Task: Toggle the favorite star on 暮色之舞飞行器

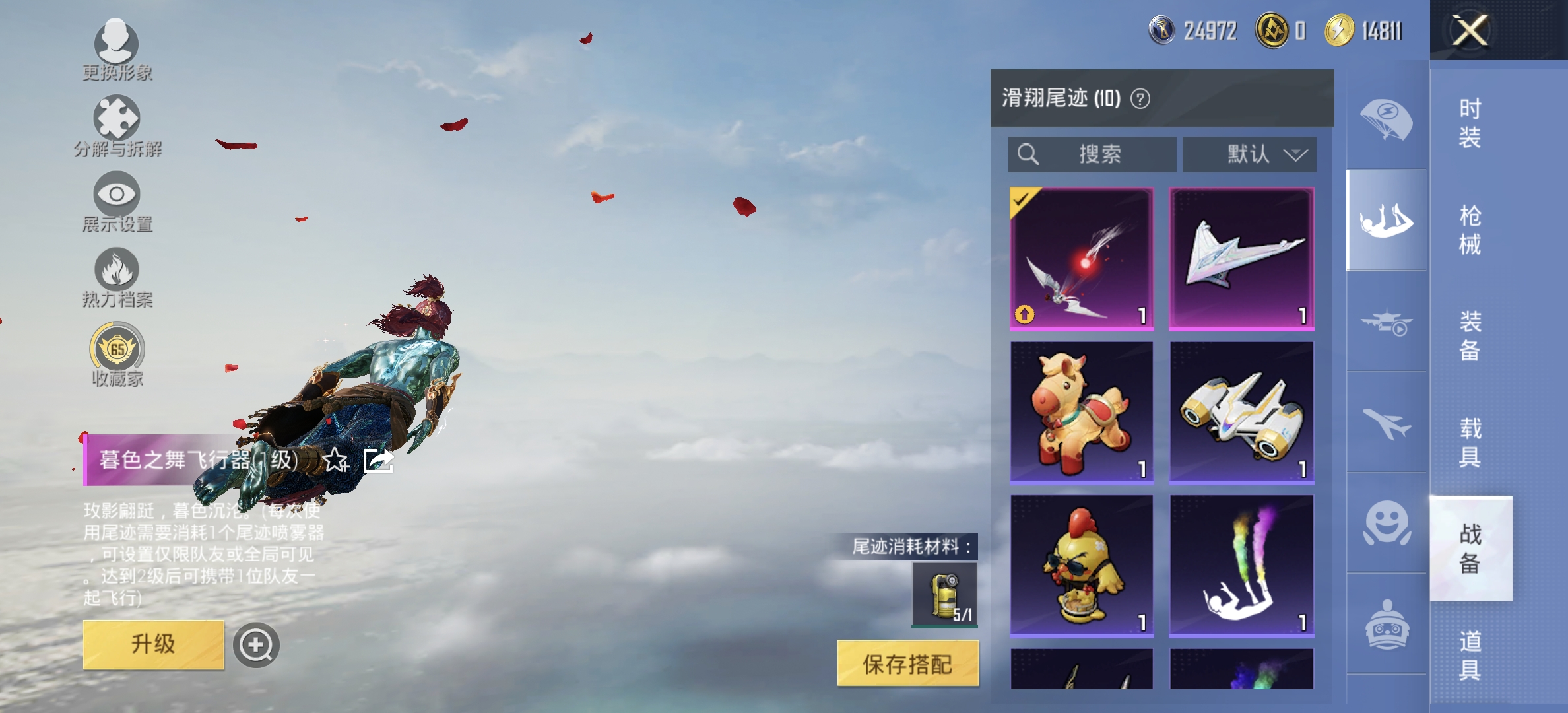Action: pos(337,462)
